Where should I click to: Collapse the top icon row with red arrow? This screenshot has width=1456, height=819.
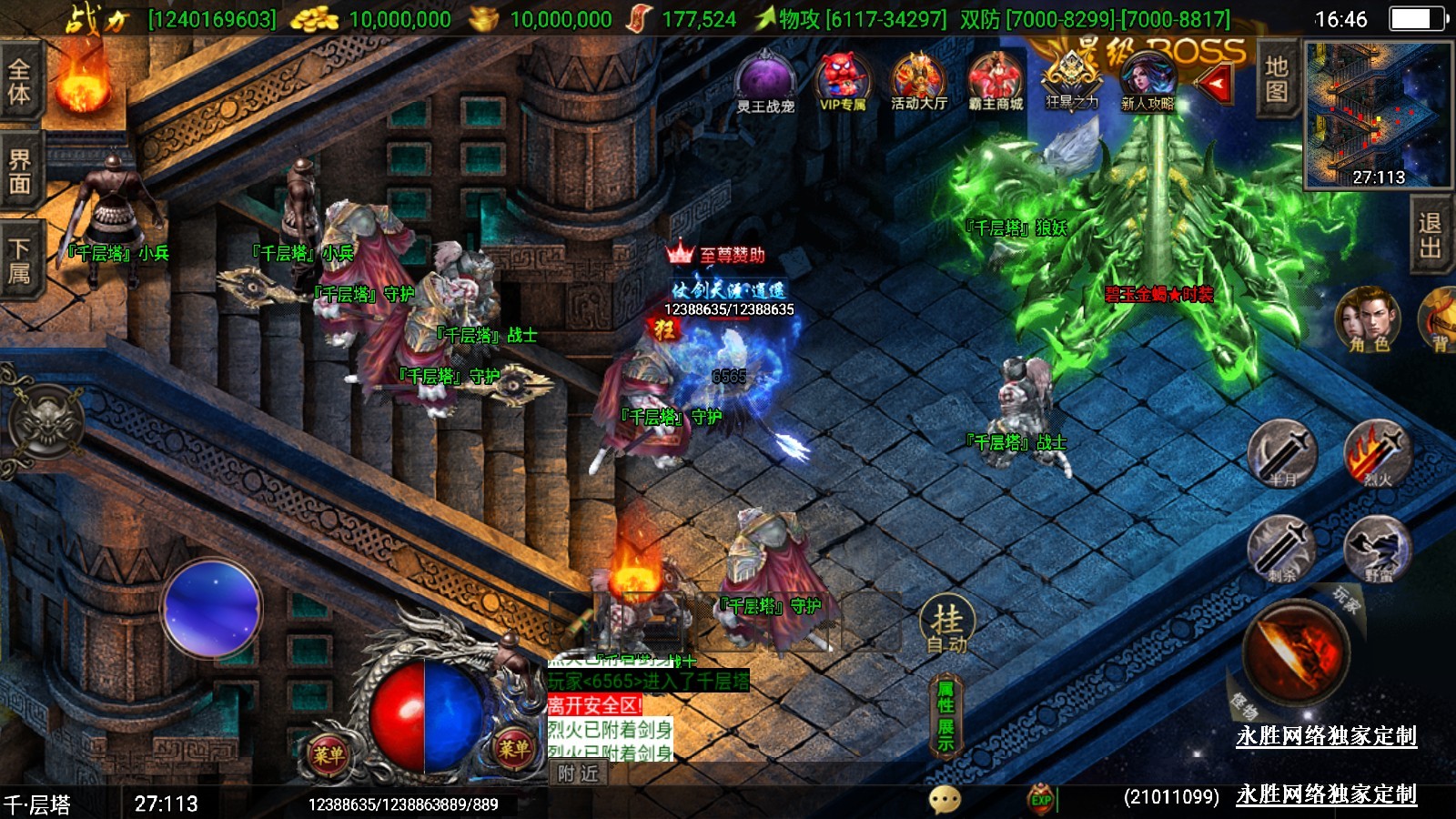coord(1215,85)
